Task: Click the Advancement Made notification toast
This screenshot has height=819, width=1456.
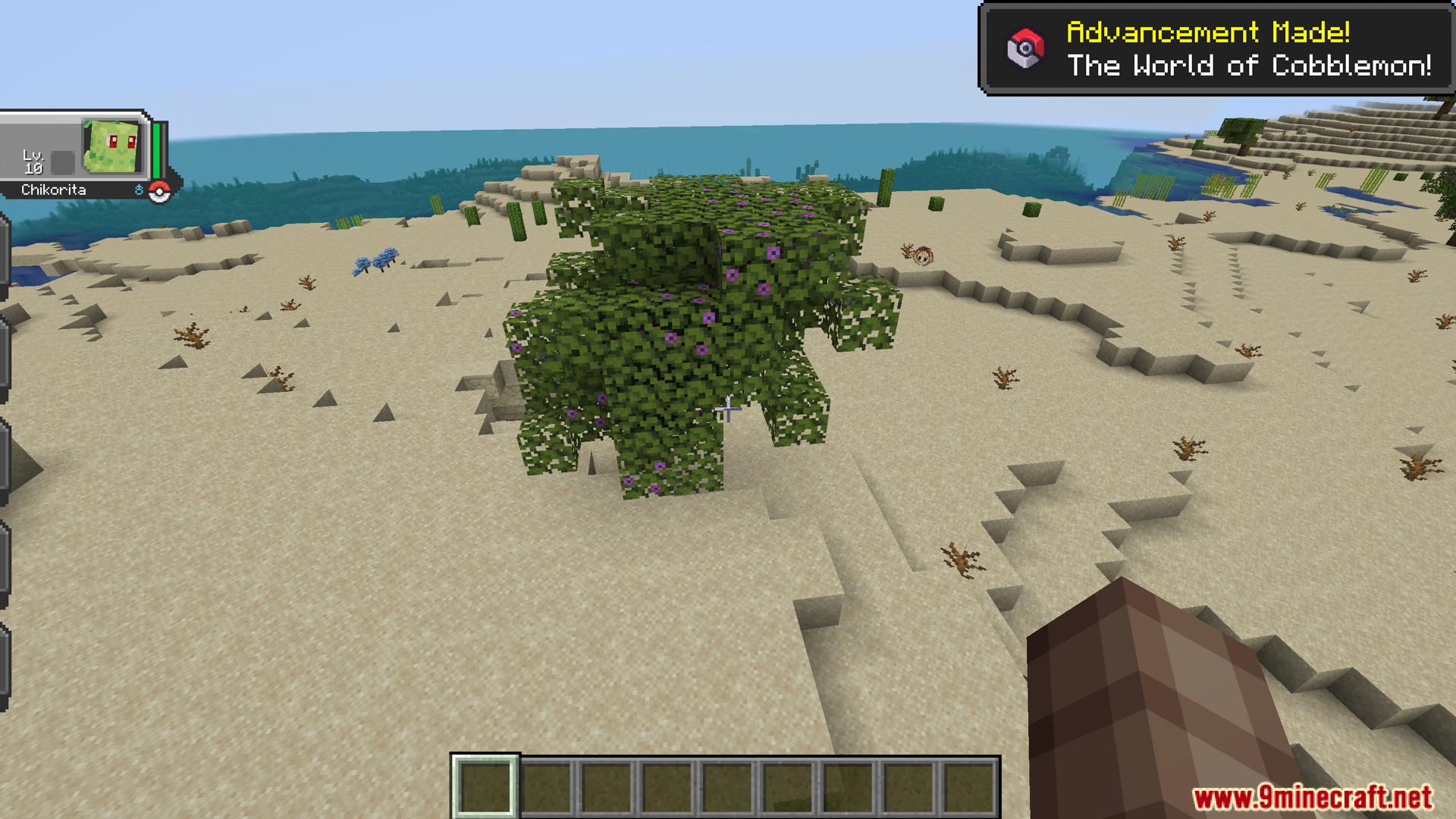Action: click(x=1216, y=49)
